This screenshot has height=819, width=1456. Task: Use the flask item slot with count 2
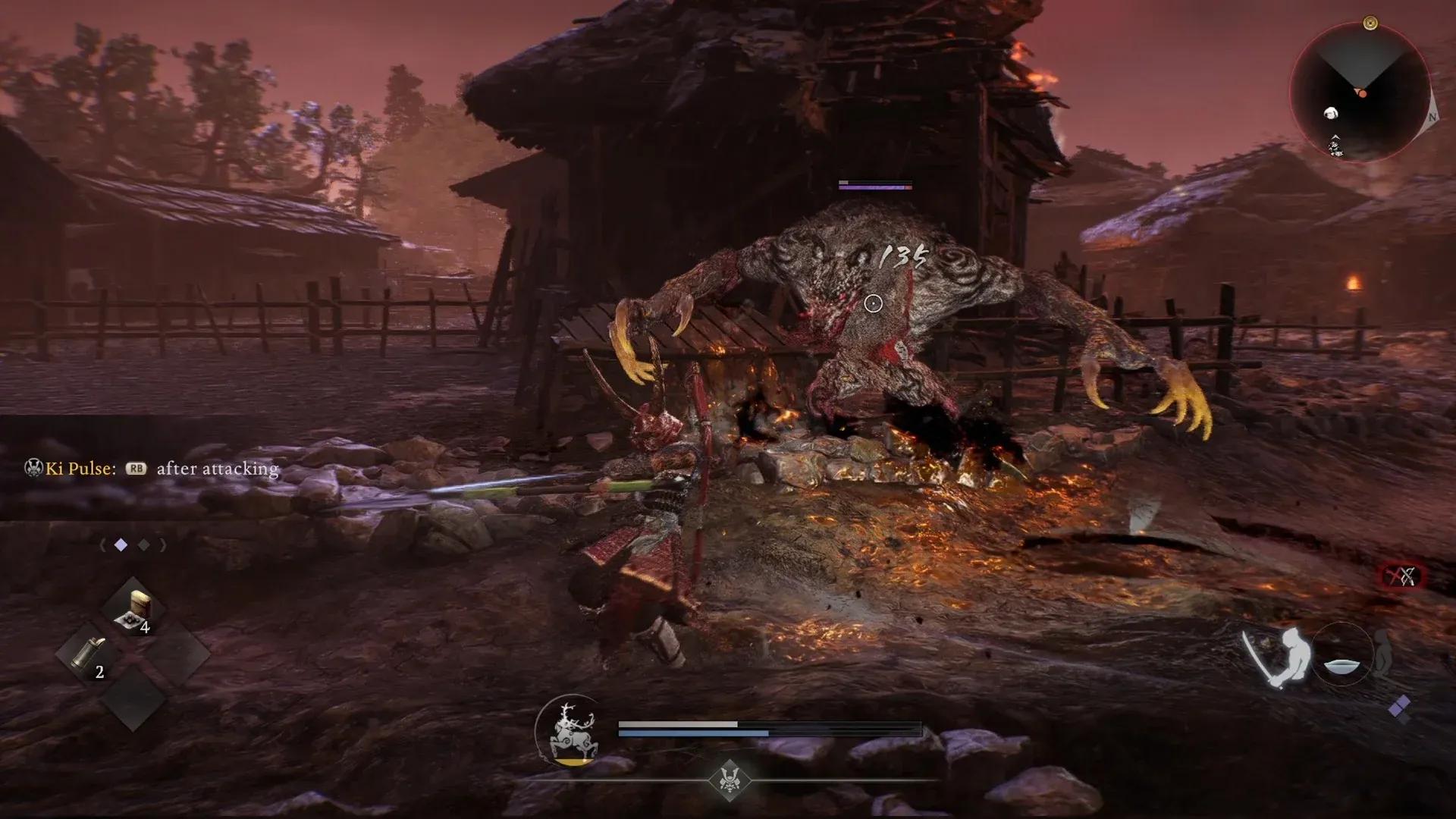tap(90, 653)
